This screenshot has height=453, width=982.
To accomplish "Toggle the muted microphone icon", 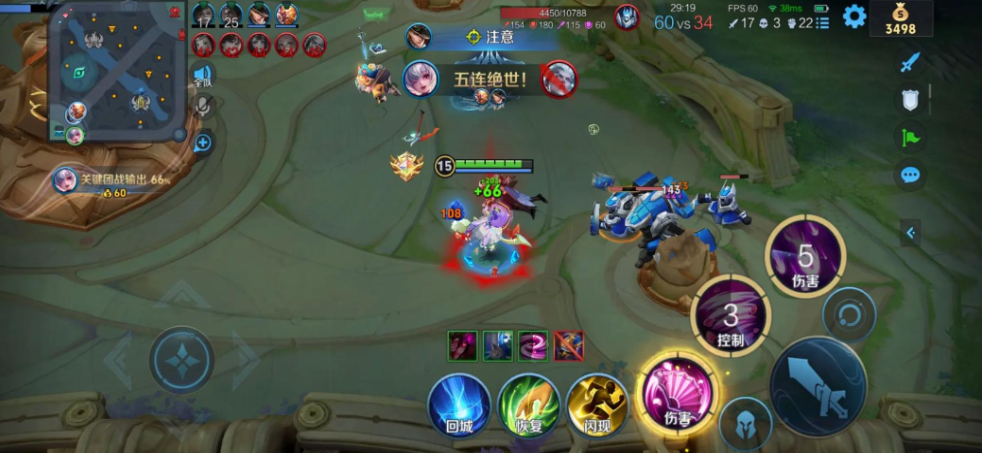I will (x=203, y=106).
